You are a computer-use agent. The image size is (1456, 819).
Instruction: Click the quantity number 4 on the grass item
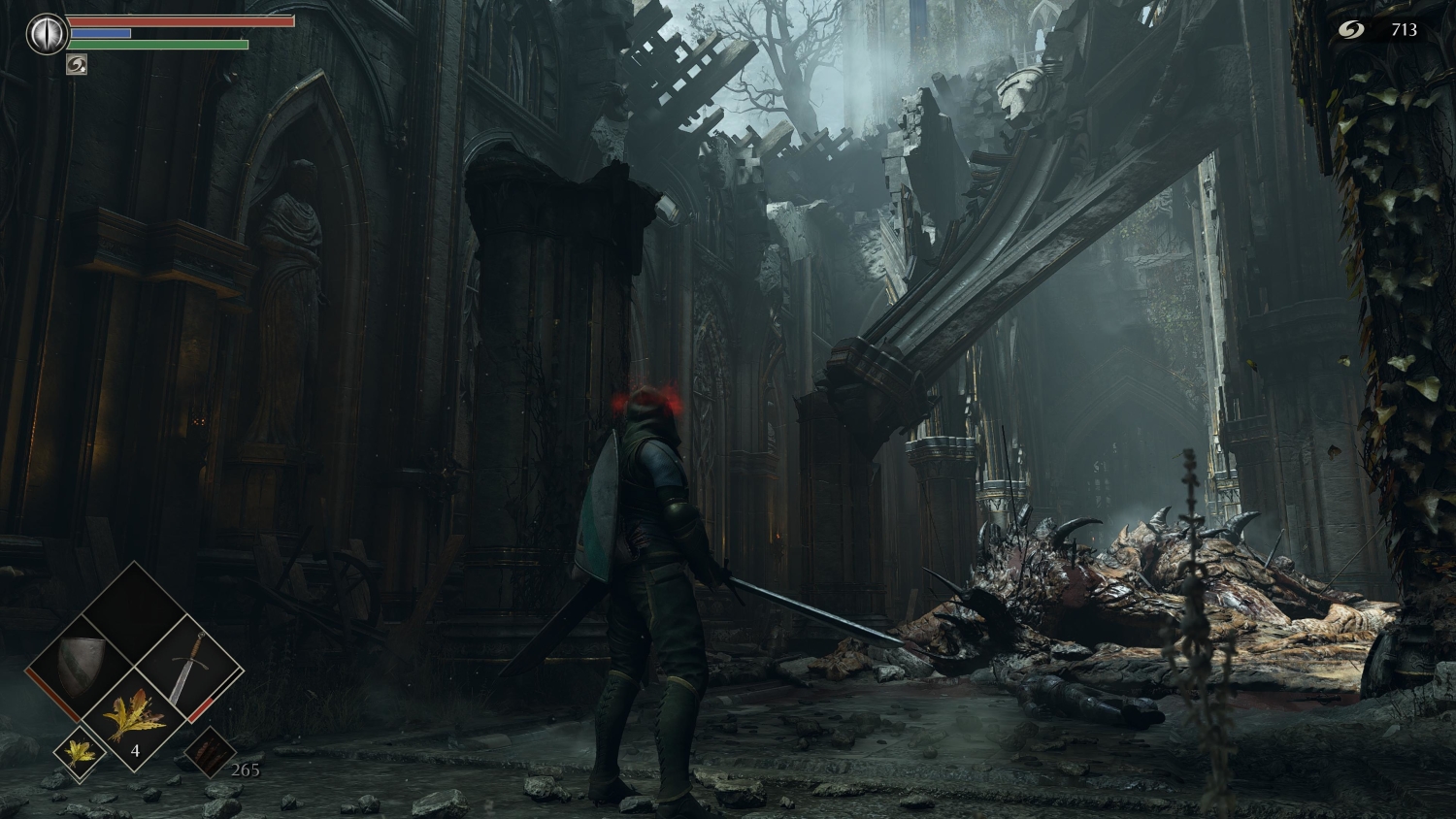click(x=136, y=750)
